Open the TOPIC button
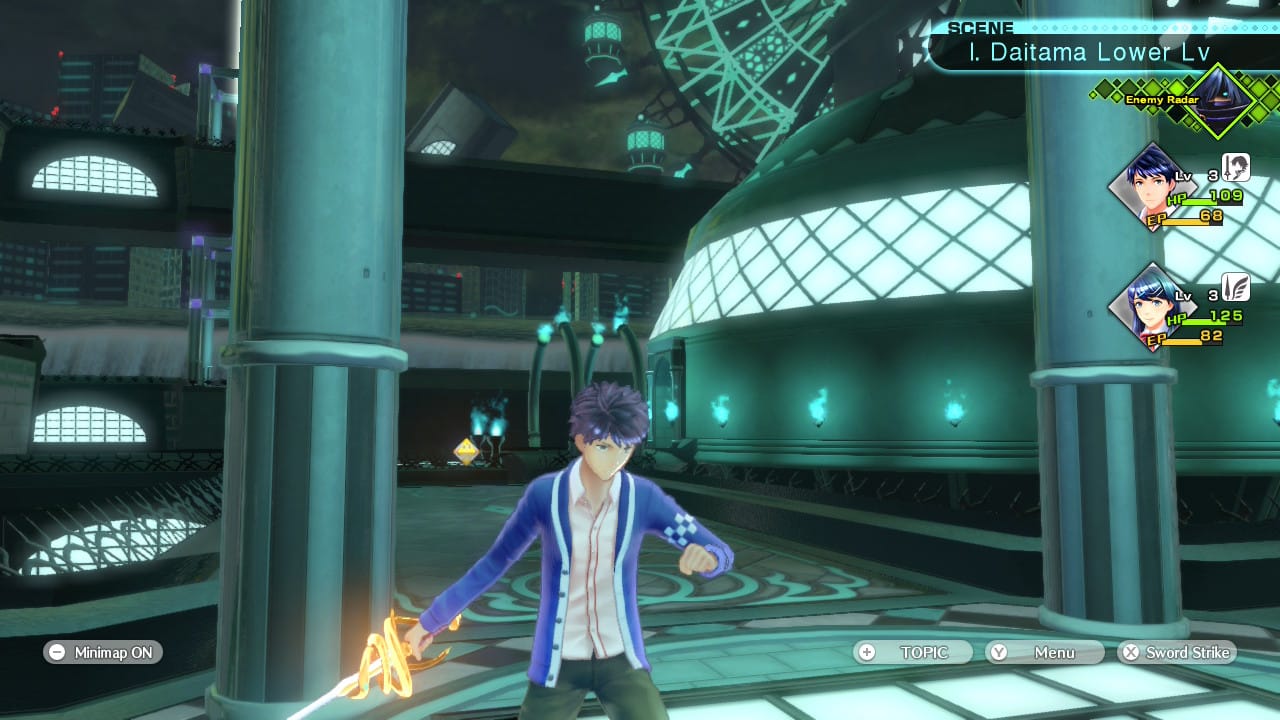 coord(913,652)
